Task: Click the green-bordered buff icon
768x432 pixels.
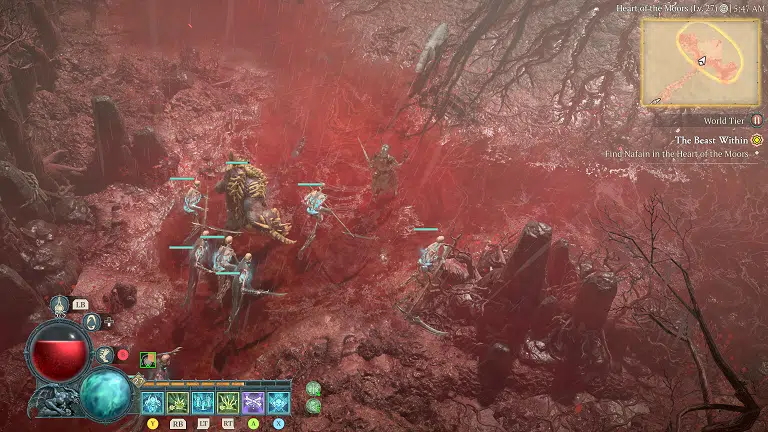Action: [148, 359]
